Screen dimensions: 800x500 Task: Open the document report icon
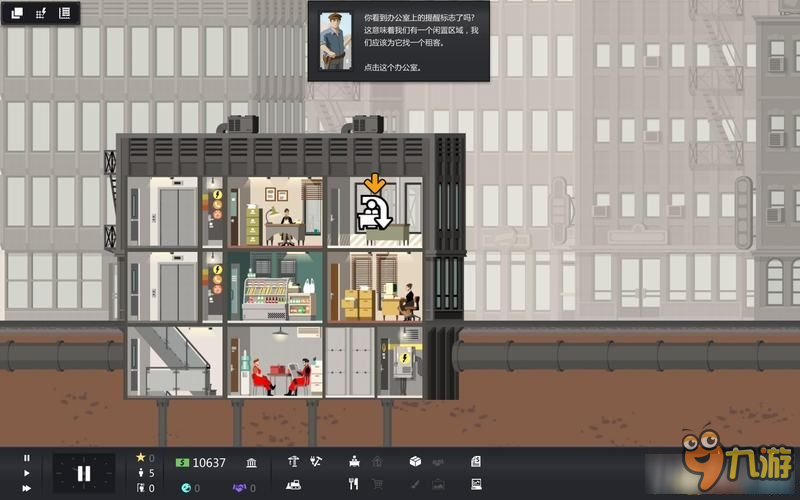click(476, 462)
